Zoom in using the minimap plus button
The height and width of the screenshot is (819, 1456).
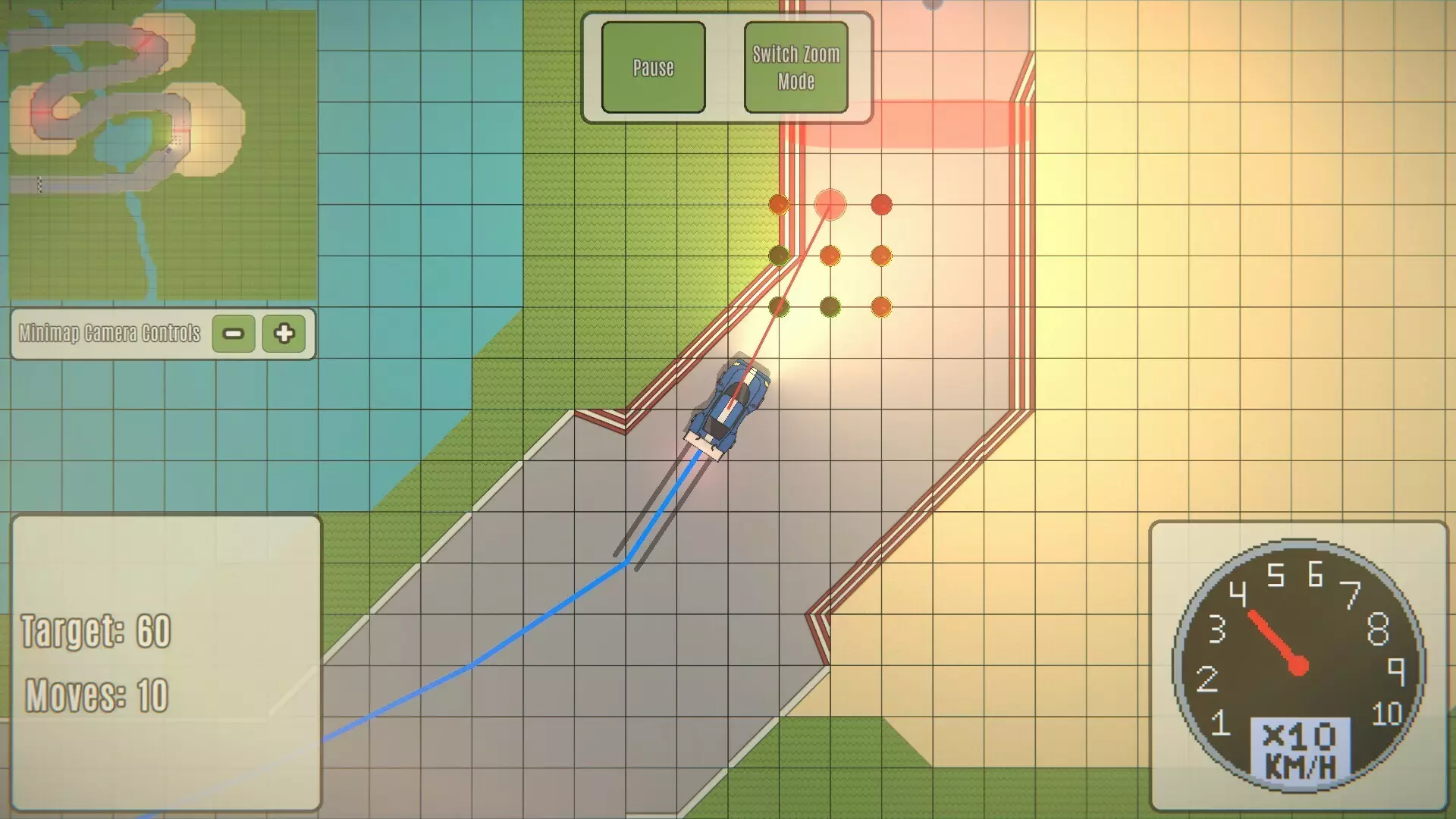coord(284,334)
